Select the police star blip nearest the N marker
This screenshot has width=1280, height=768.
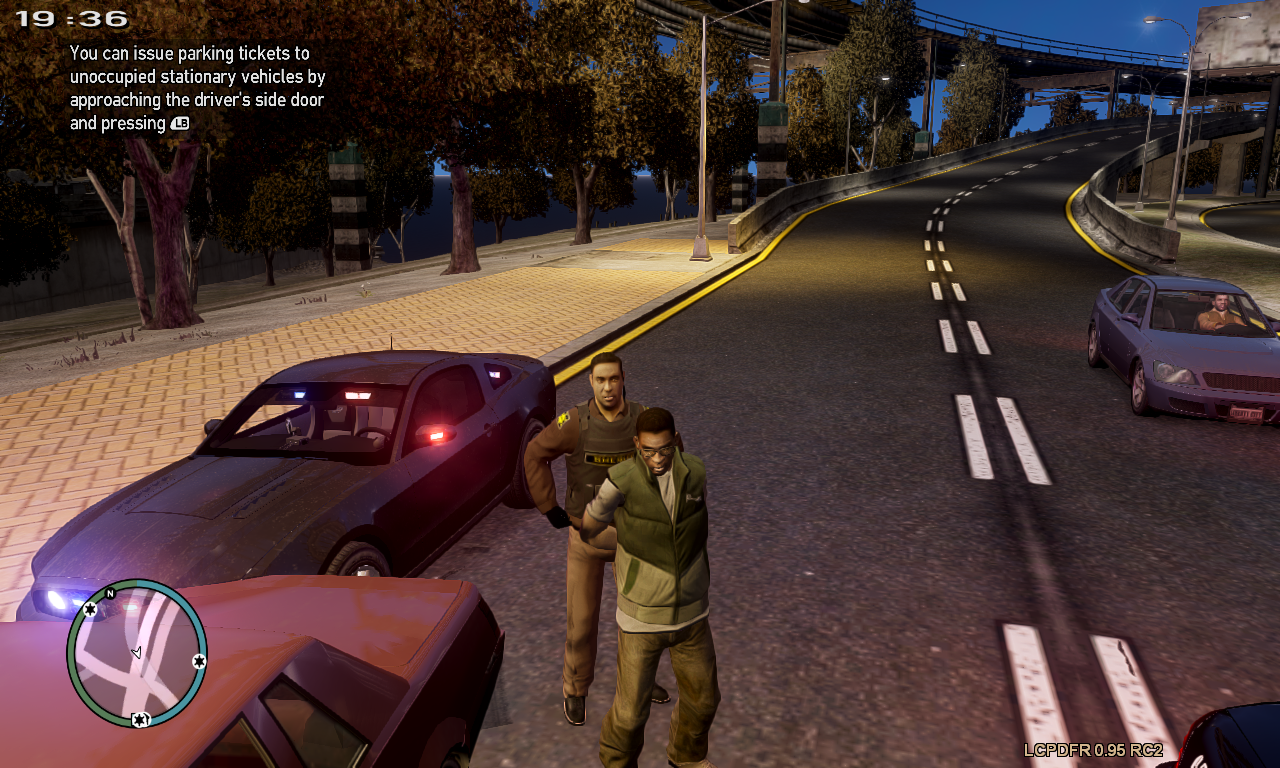[90, 608]
